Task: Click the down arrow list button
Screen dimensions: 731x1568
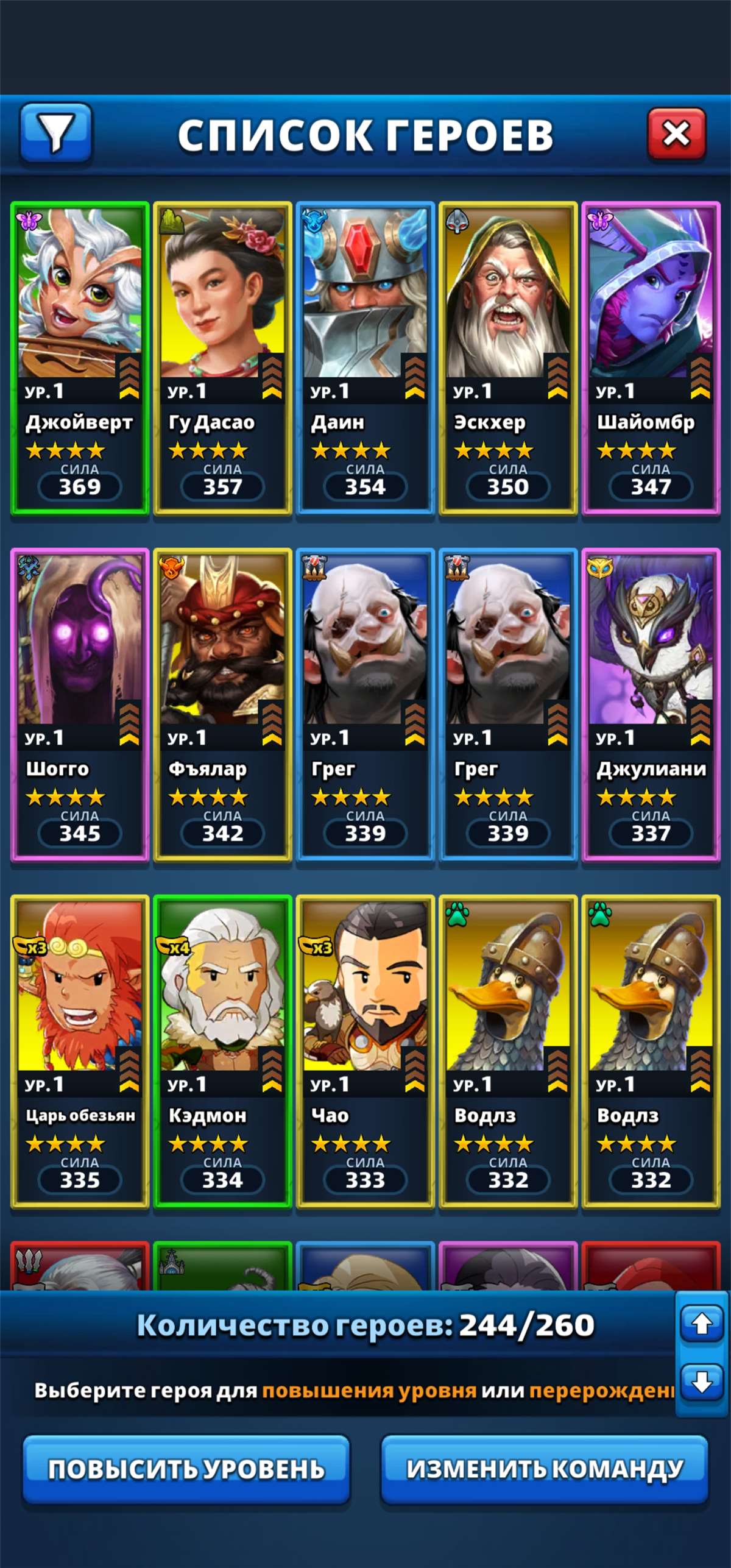Action: (702, 1382)
